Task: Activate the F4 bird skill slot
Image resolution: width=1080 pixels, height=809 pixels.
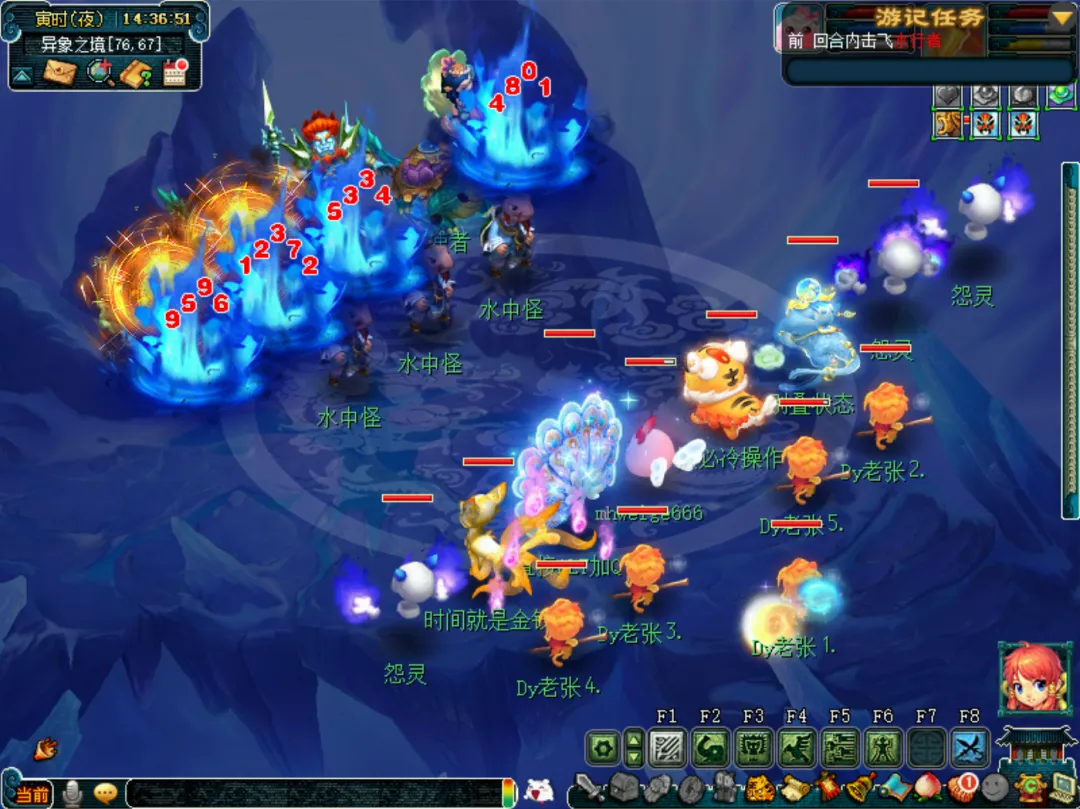Action: (797, 747)
